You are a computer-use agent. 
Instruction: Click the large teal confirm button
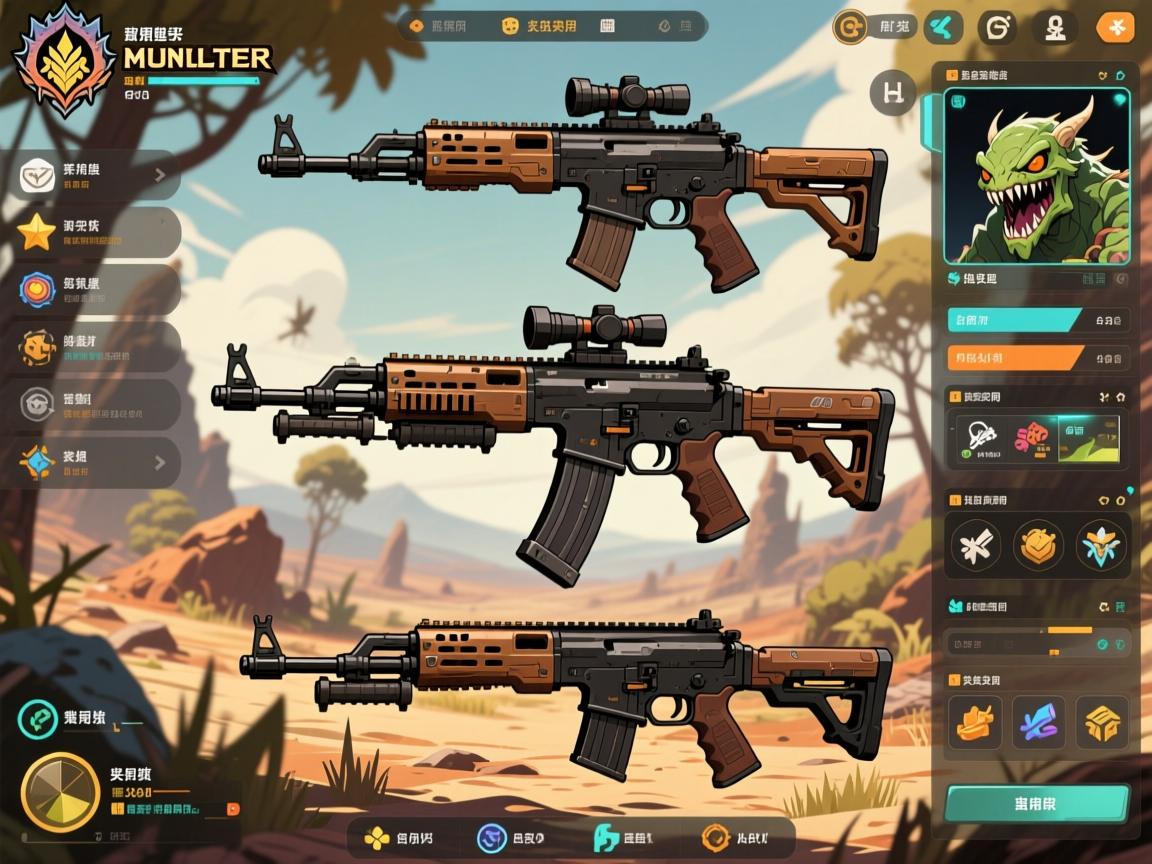pyautogui.click(x=1036, y=803)
